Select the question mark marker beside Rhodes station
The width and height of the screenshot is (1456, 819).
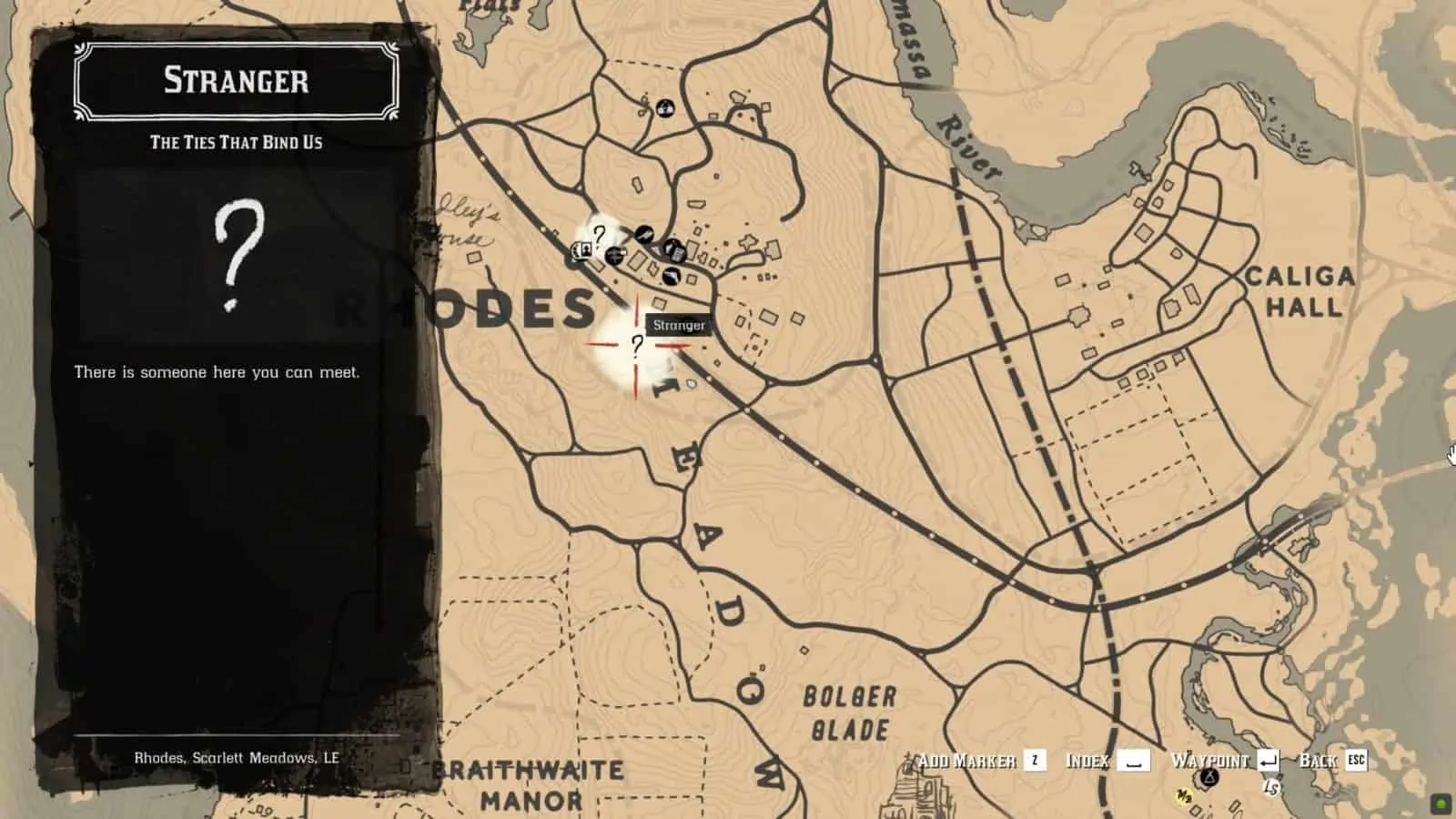599,236
